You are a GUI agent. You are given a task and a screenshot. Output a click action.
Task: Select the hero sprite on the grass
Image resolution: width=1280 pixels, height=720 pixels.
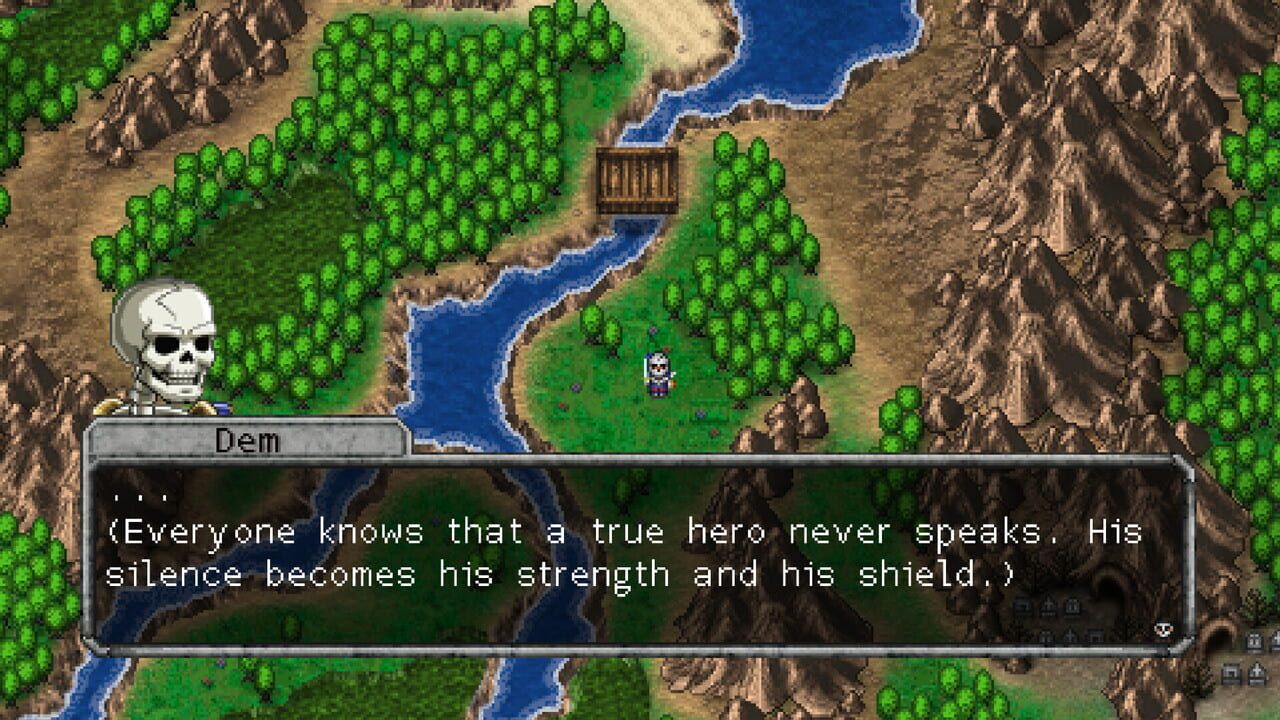coord(658,370)
